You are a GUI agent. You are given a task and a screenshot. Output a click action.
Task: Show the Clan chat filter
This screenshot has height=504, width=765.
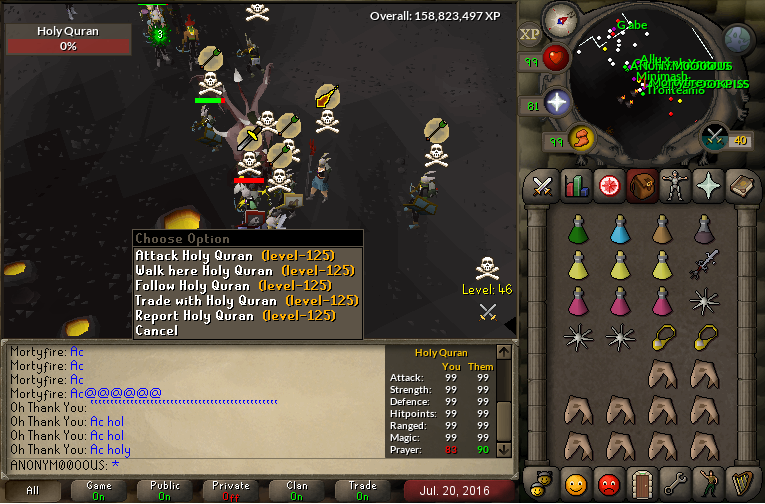click(297, 490)
